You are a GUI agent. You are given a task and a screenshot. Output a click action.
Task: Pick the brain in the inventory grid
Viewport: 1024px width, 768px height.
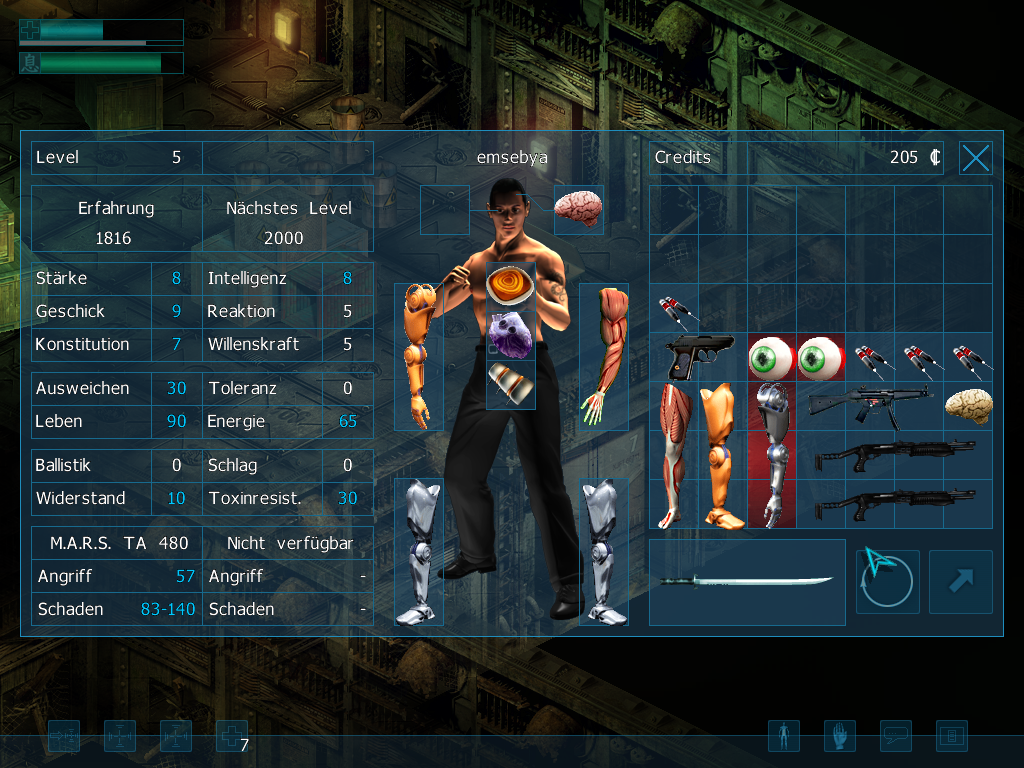point(968,405)
